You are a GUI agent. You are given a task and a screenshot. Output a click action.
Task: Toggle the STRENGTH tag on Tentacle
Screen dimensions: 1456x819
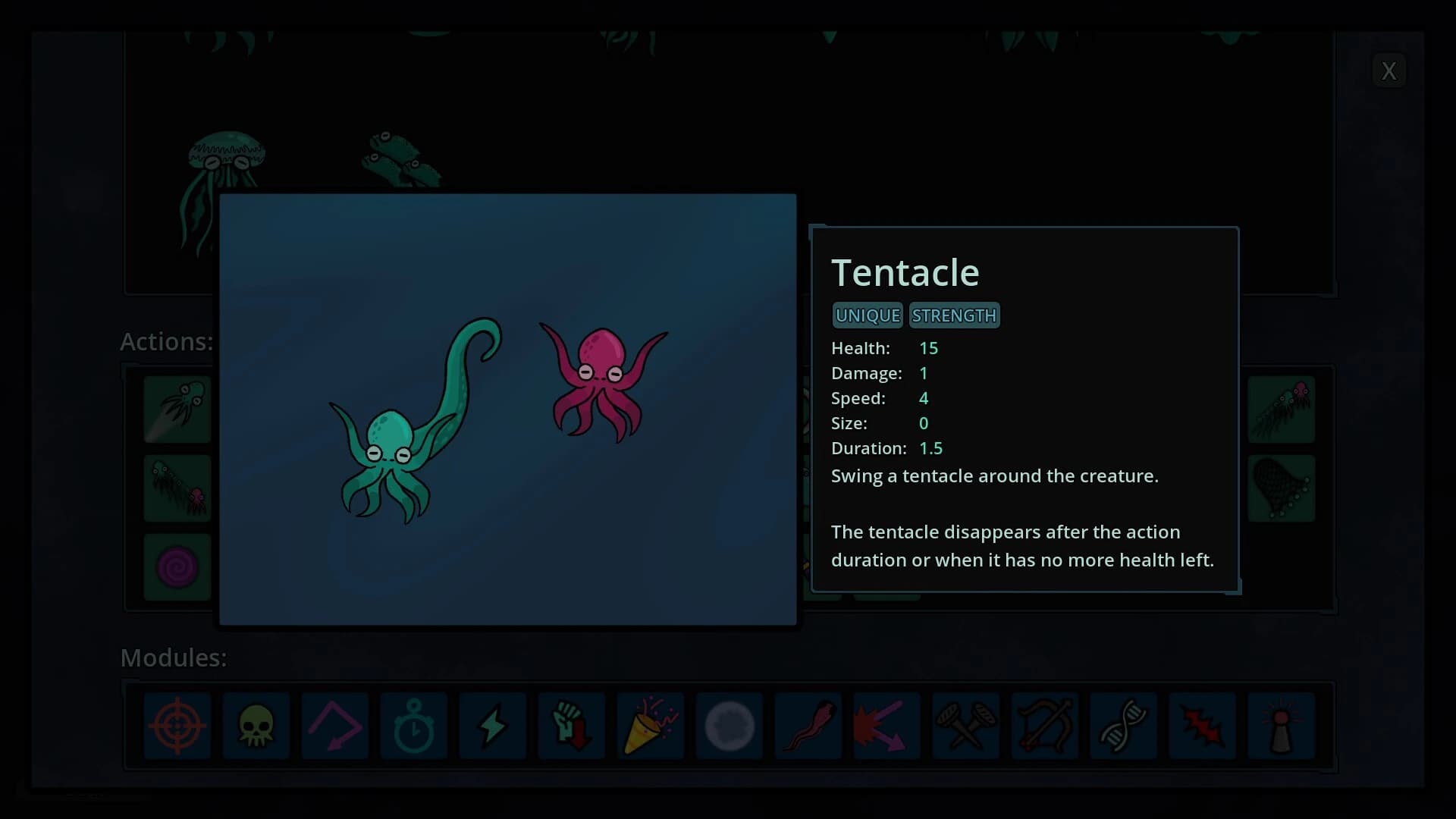tap(954, 315)
